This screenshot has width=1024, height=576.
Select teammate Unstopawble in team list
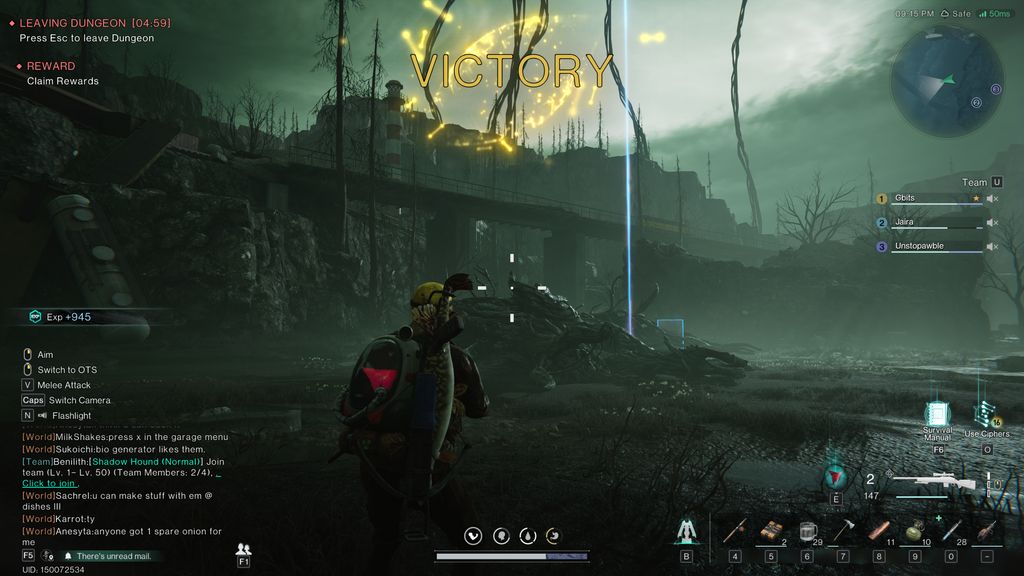pyautogui.click(x=930, y=246)
